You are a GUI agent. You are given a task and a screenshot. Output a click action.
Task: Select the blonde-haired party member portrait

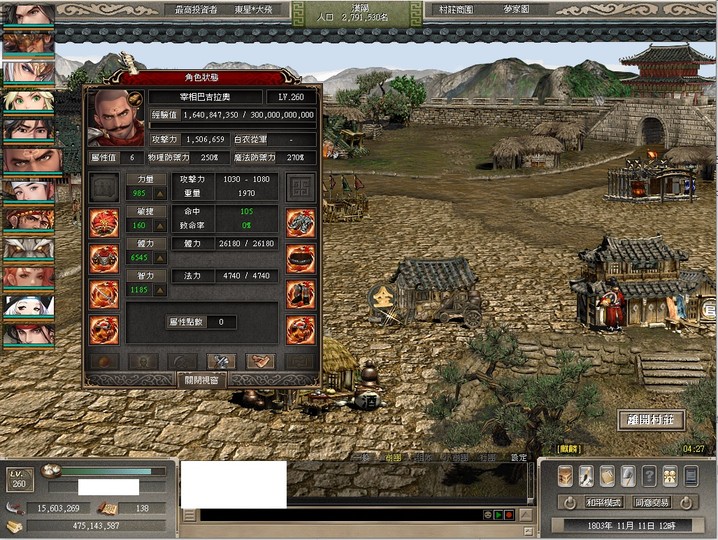[28, 101]
